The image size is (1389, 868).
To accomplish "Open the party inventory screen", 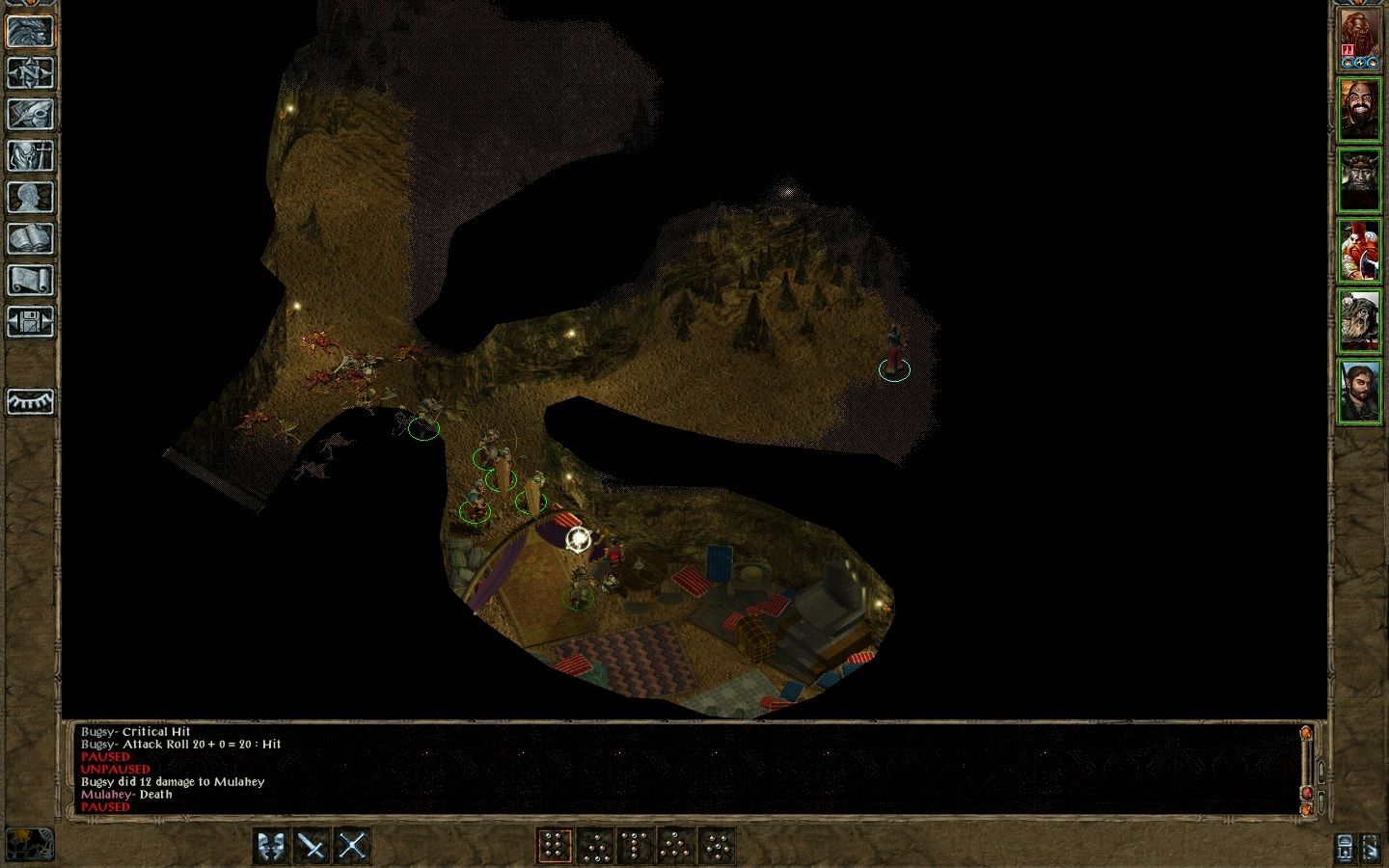I will (30, 155).
